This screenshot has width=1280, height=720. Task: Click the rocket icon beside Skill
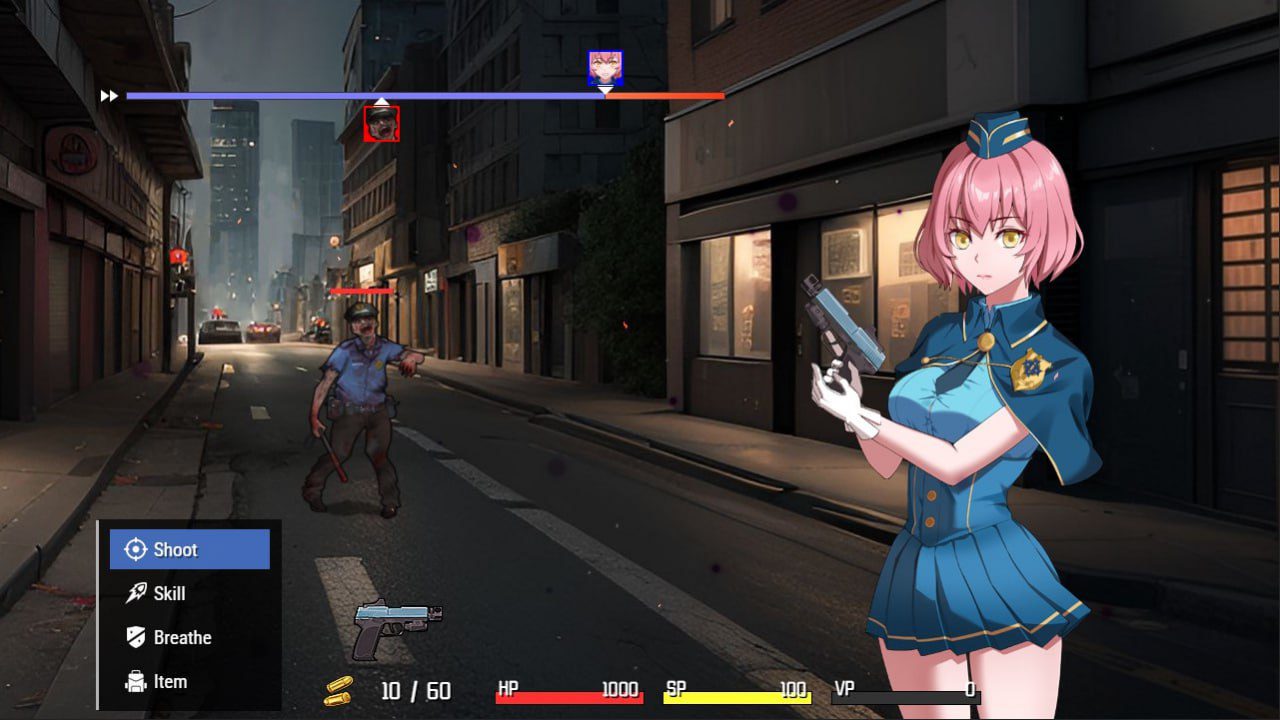[133, 593]
